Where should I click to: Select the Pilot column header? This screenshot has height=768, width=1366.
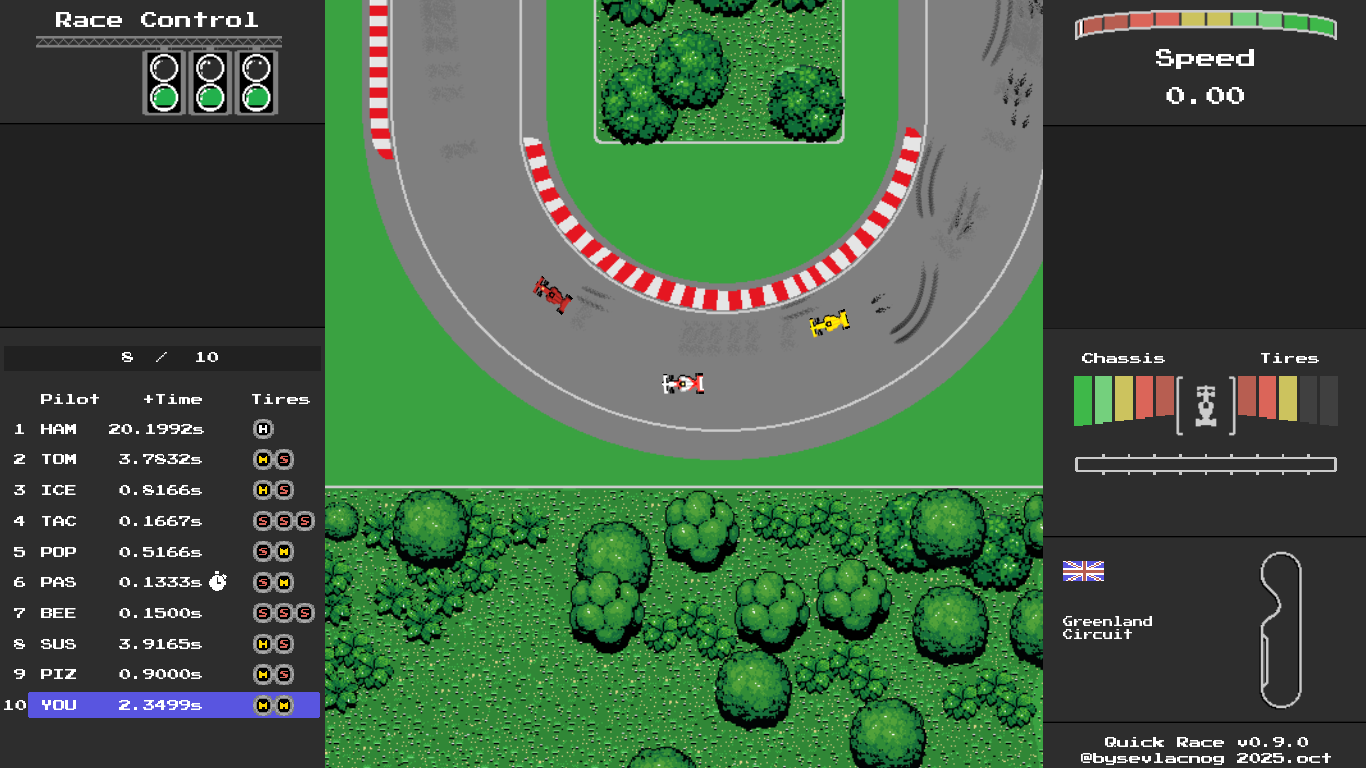[x=71, y=399]
